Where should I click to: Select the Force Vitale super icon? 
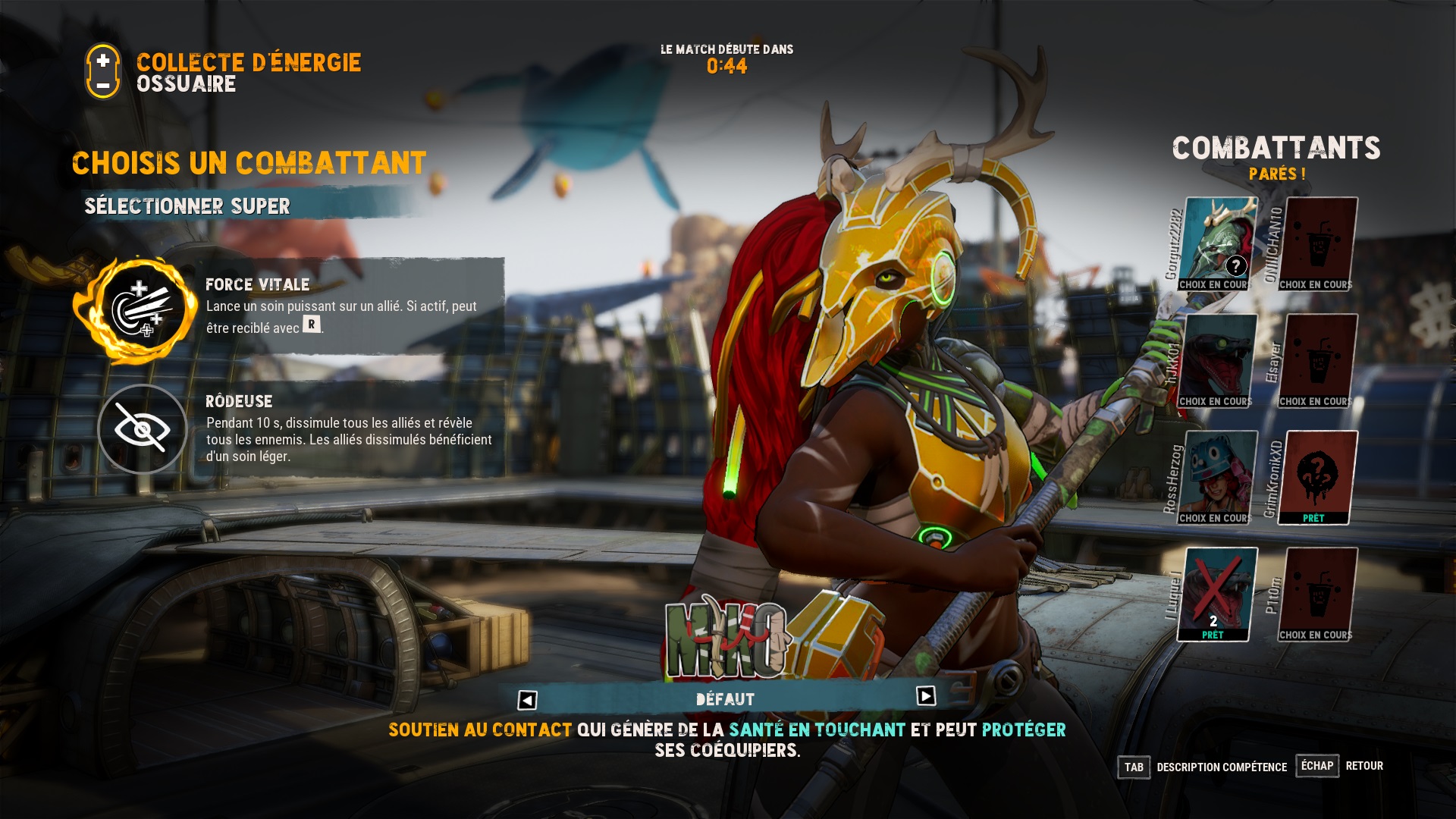pyautogui.click(x=142, y=309)
